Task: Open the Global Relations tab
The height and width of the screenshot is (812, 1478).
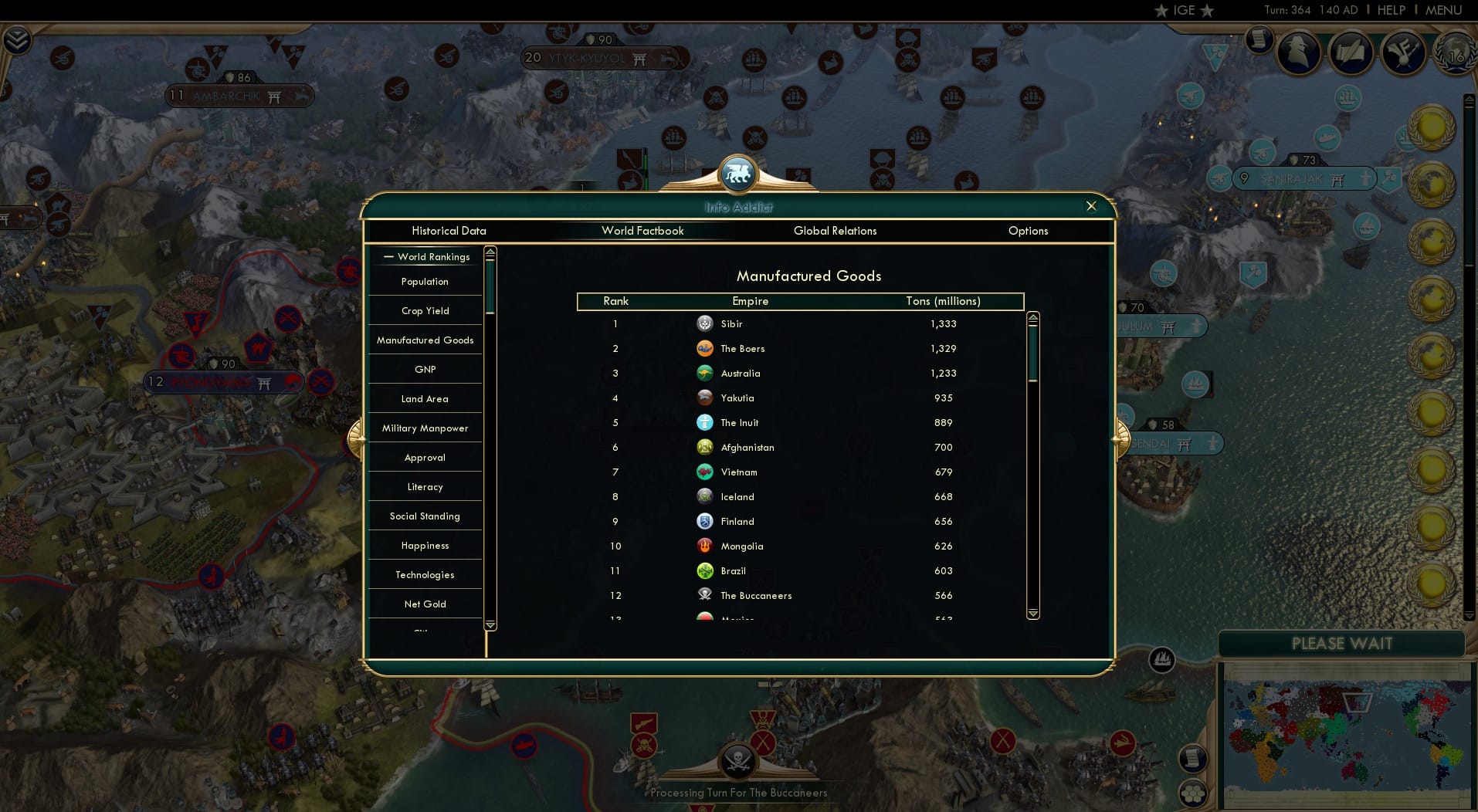Action: (x=835, y=231)
